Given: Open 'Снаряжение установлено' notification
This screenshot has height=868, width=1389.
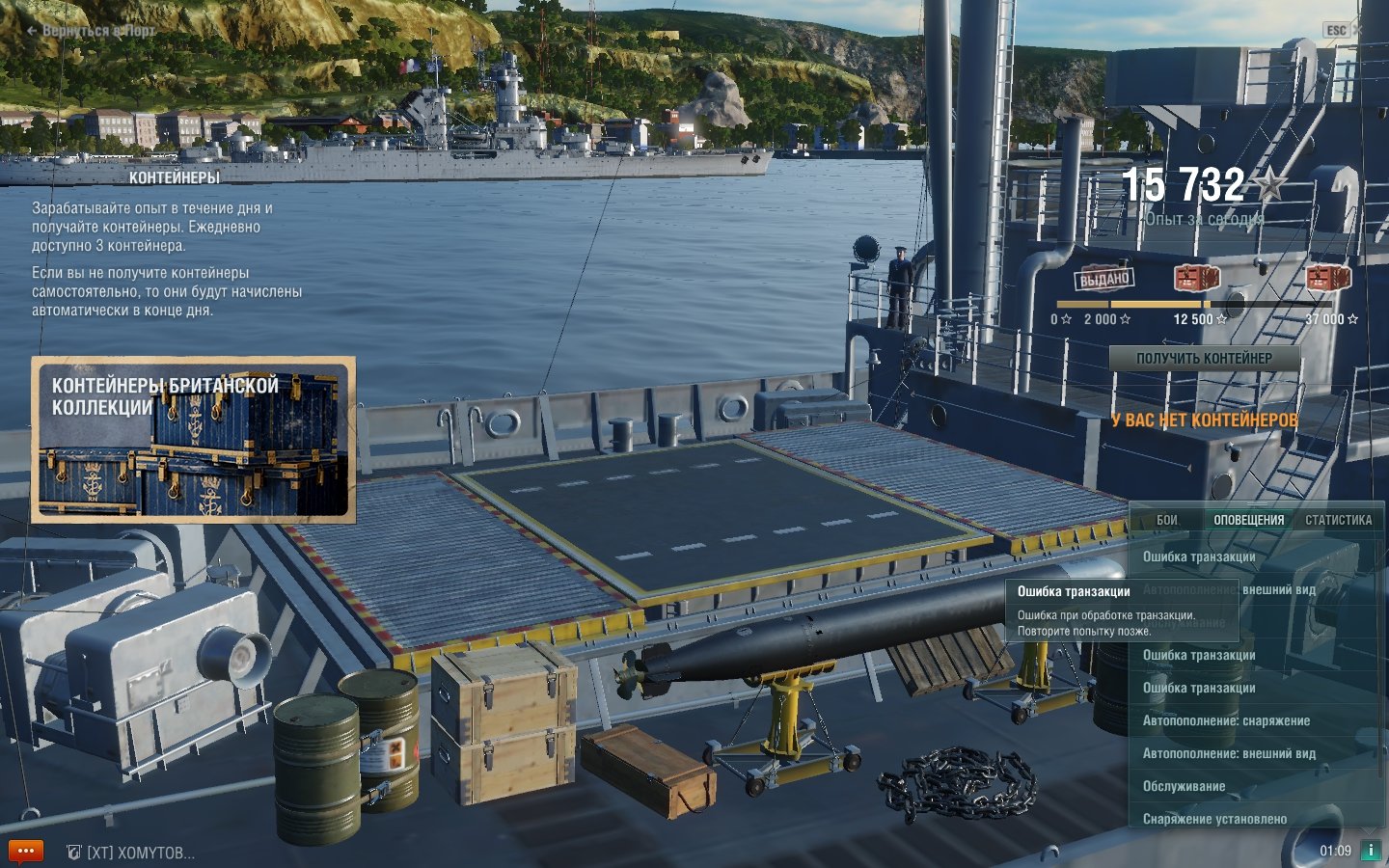Looking at the screenshot, I should (1214, 820).
